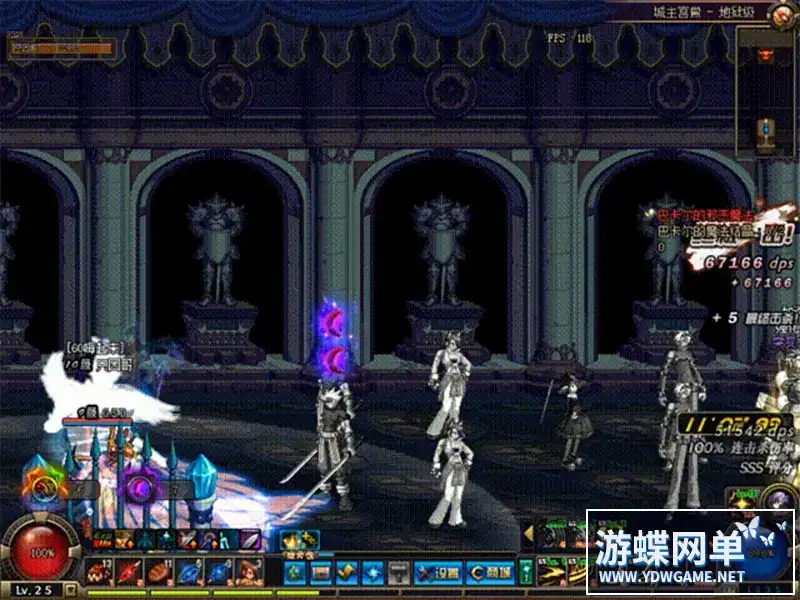Click the yellow left arrow beside skill bar
This screenshot has height=600, width=800.
coord(529,533)
